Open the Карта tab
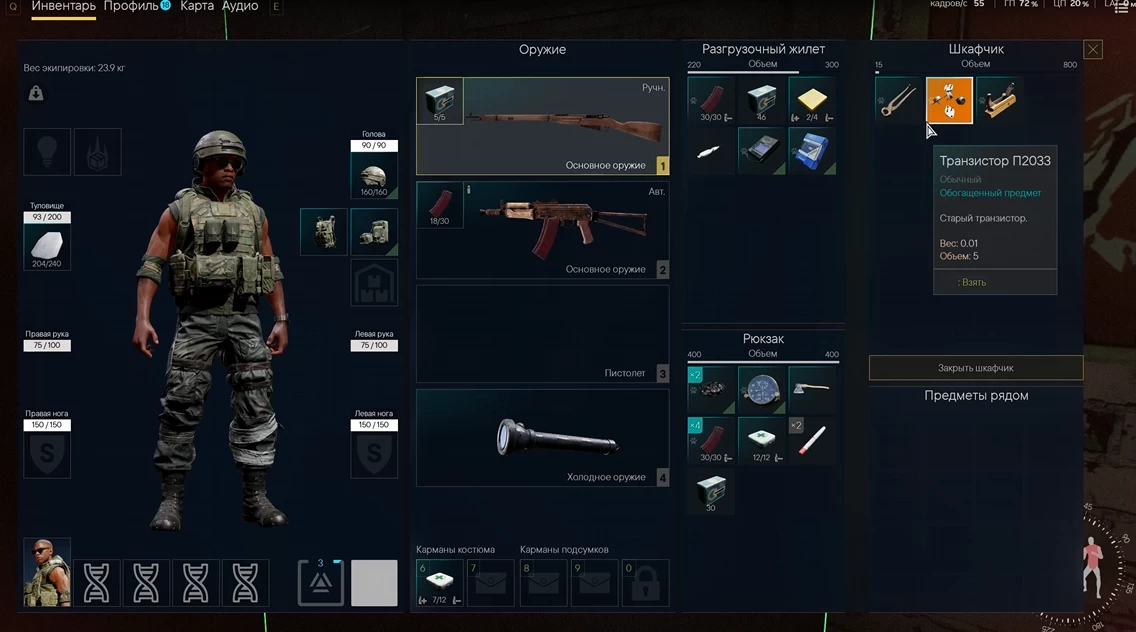Viewport: 1136px width, 632px height. 197,6
